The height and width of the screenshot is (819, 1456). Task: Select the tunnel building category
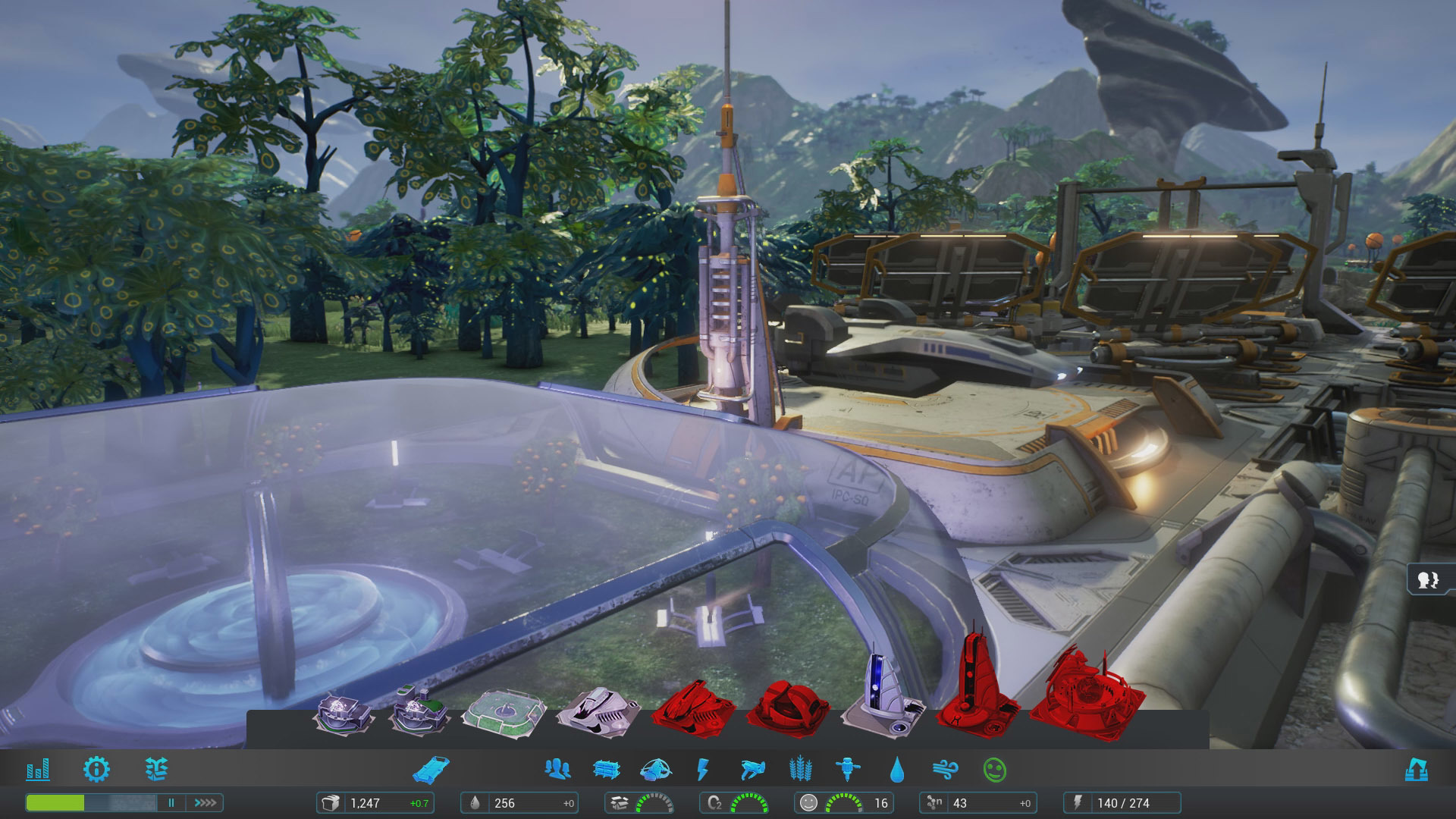(431, 770)
